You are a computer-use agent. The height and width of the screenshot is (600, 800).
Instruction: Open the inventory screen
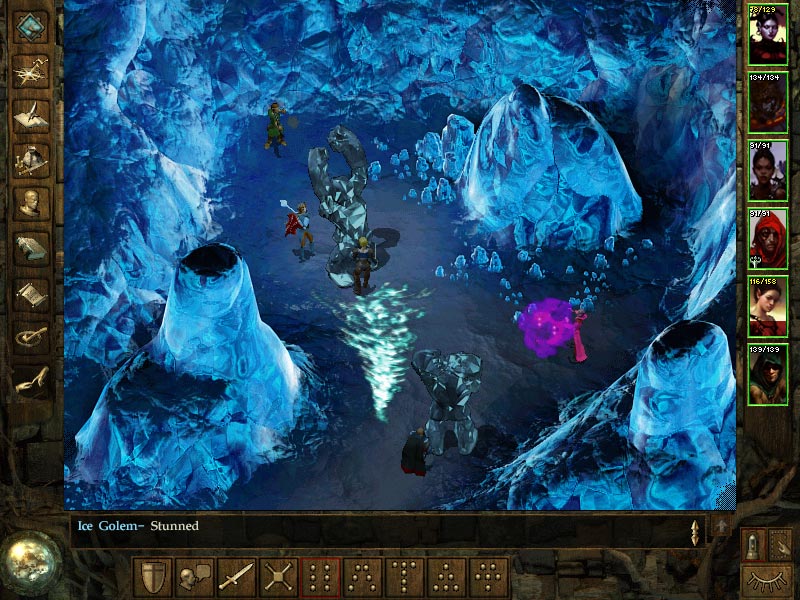(x=30, y=157)
